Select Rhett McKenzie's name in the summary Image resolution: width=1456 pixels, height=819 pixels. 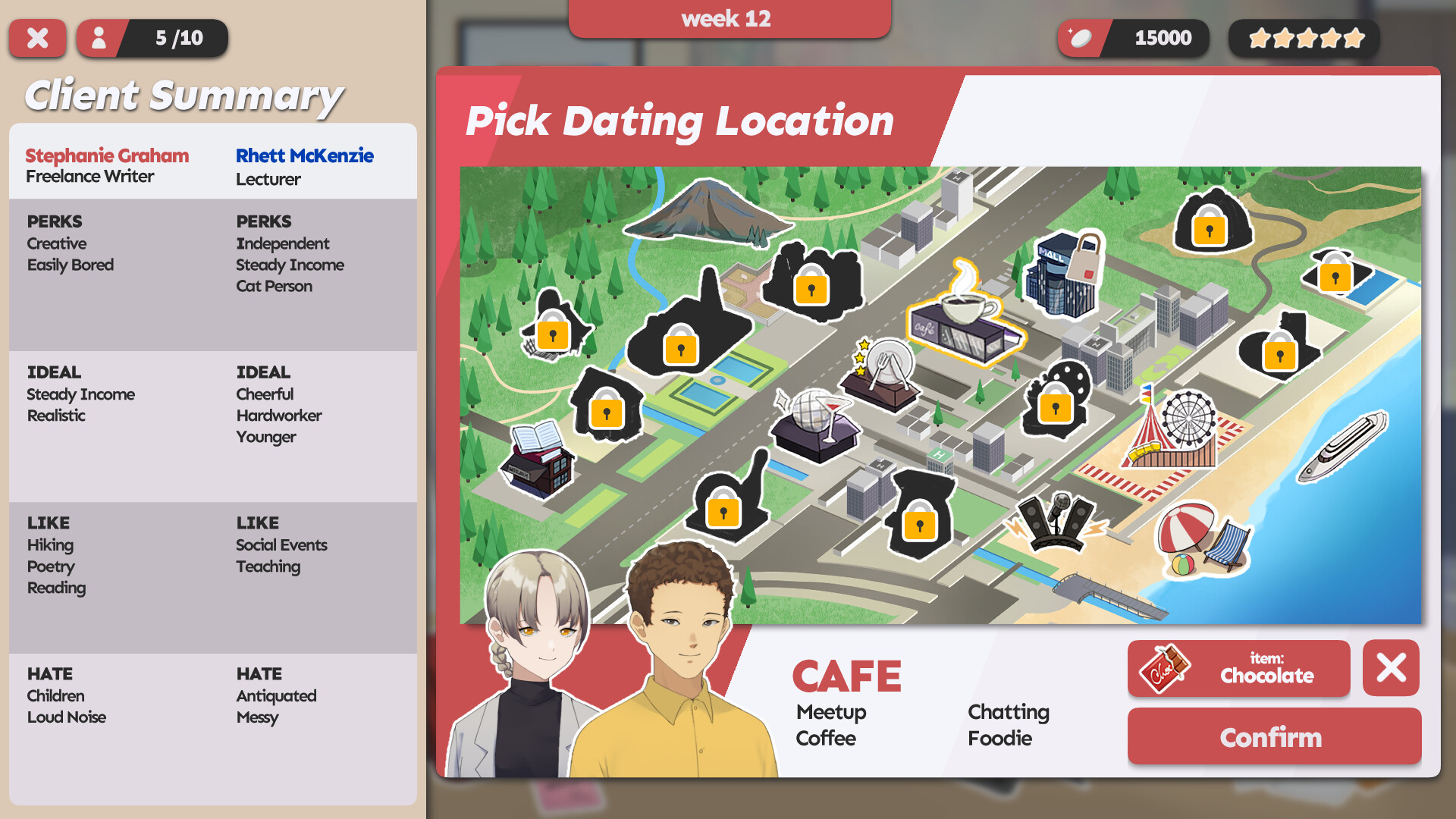point(303,156)
